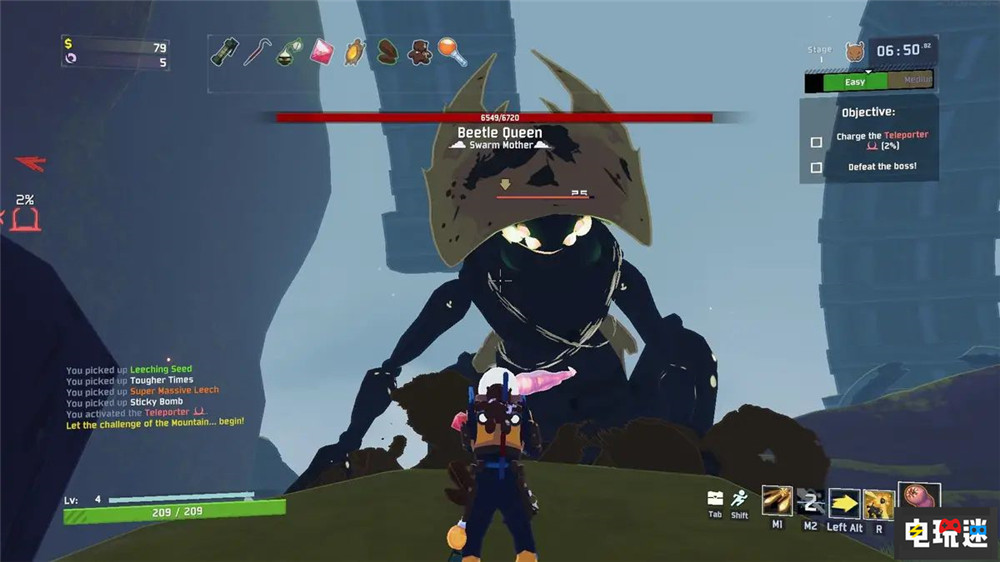
Task: Inspect the pink crystal item icon
Action: click(322, 51)
